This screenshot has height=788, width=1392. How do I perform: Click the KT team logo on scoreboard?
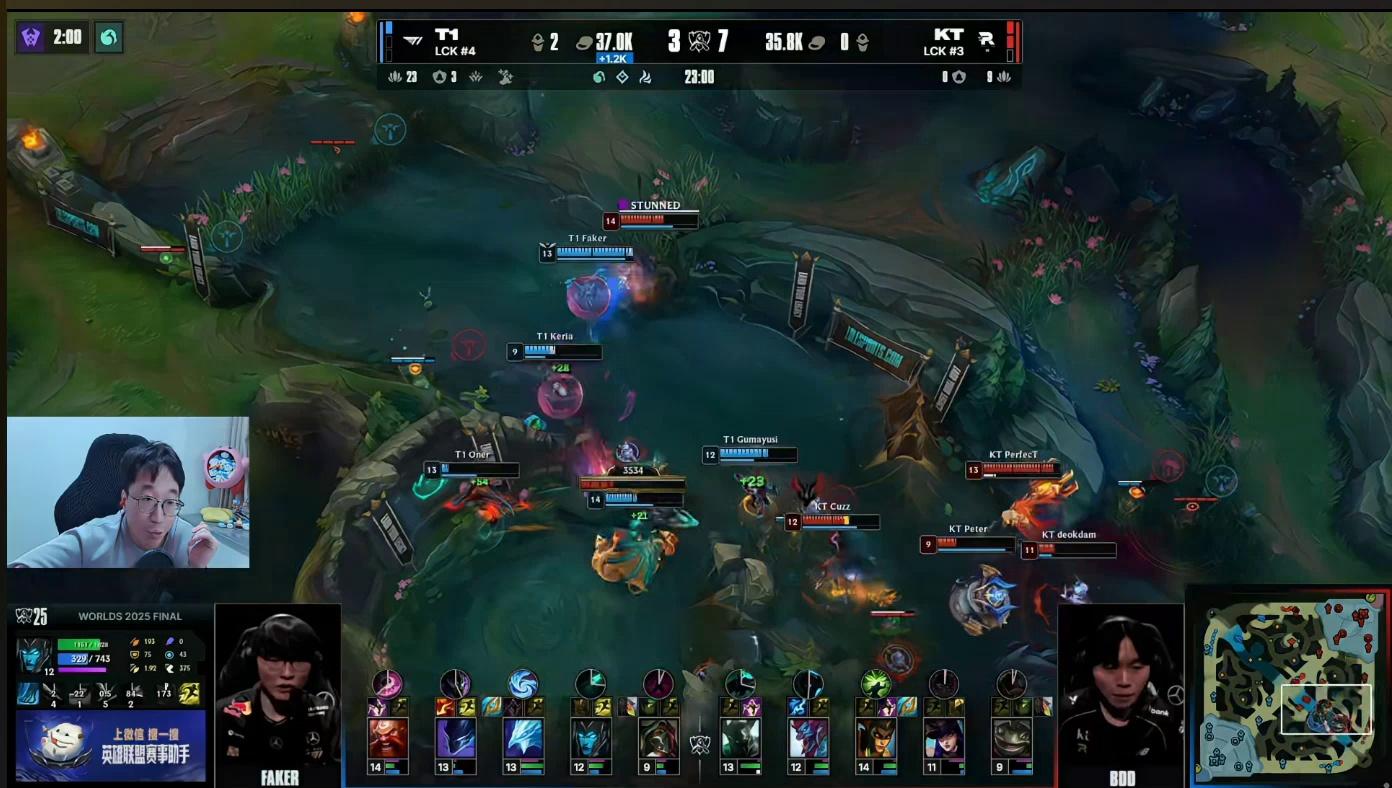pyautogui.click(x=986, y=41)
